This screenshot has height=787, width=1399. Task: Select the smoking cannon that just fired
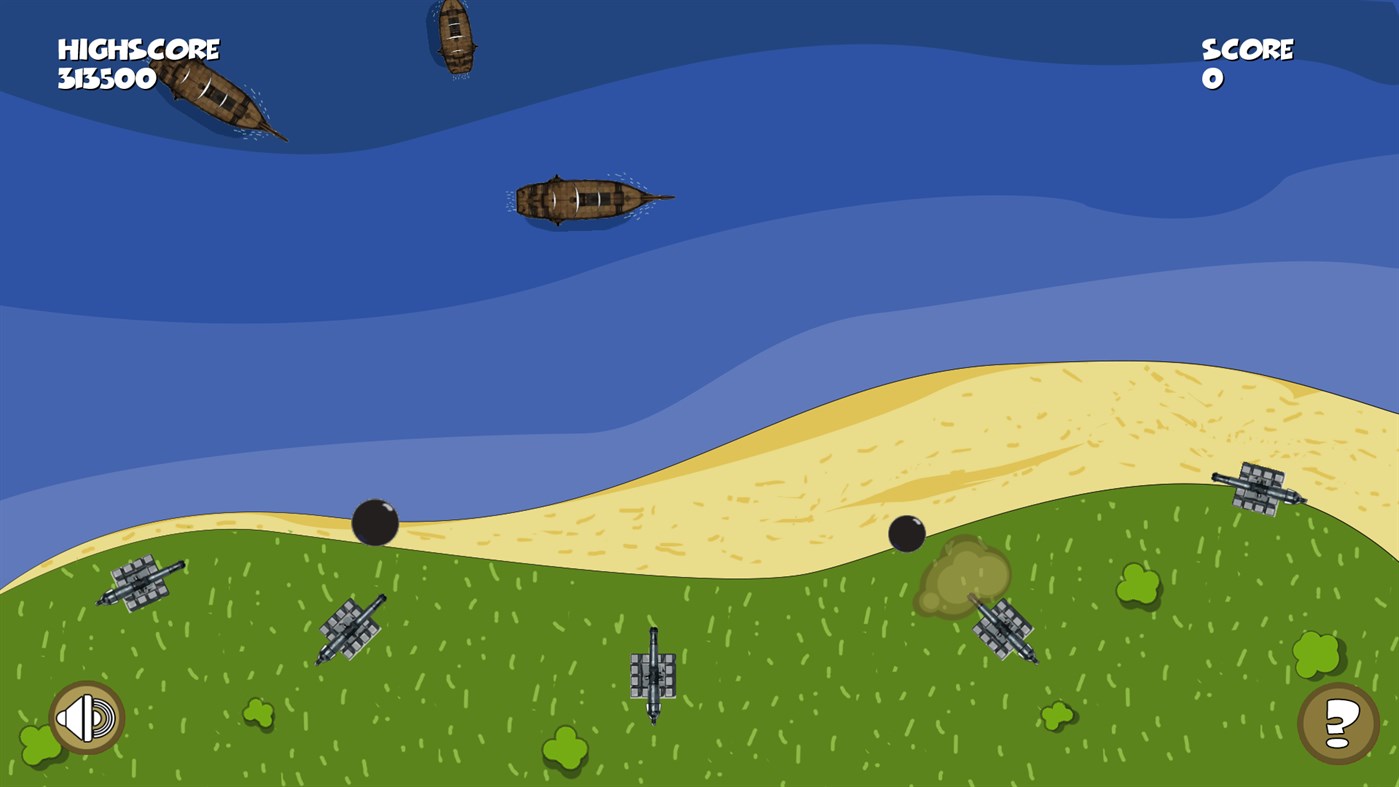pos(1005,629)
